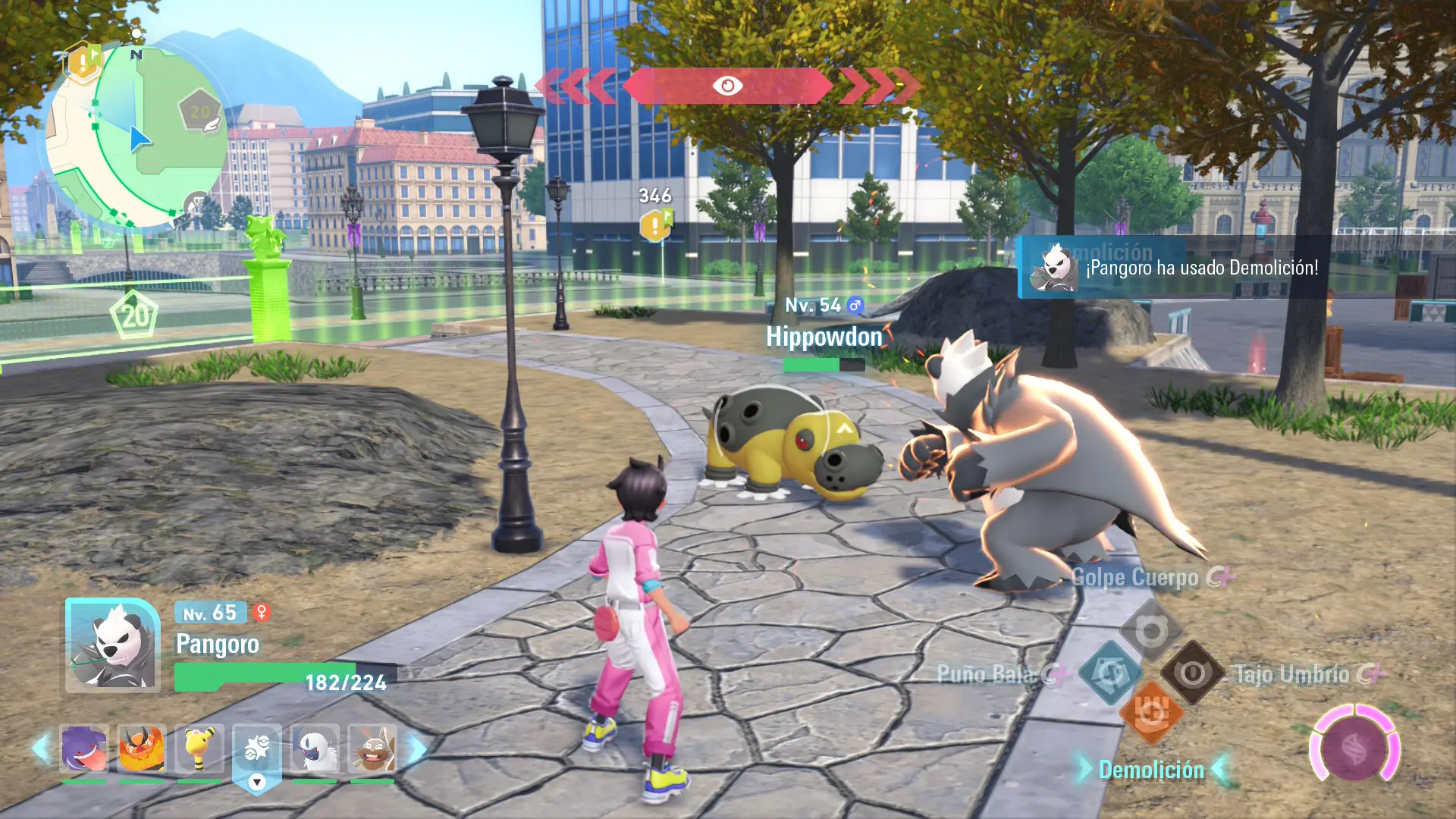Trigger the orange Demolición move diamond
1456x819 pixels.
point(1151,713)
